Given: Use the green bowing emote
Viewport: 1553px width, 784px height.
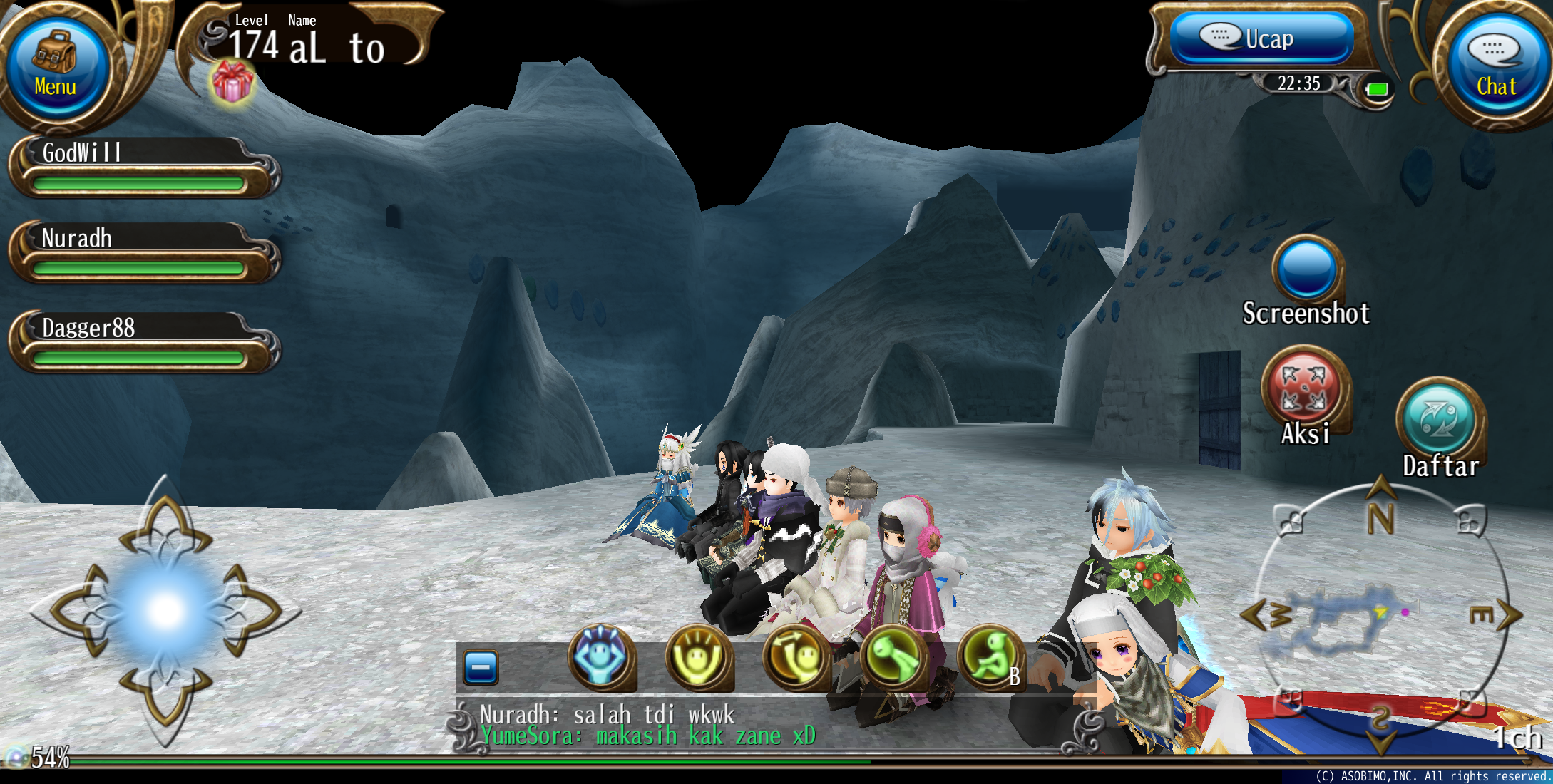Looking at the screenshot, I should click(x=893, y=657).
